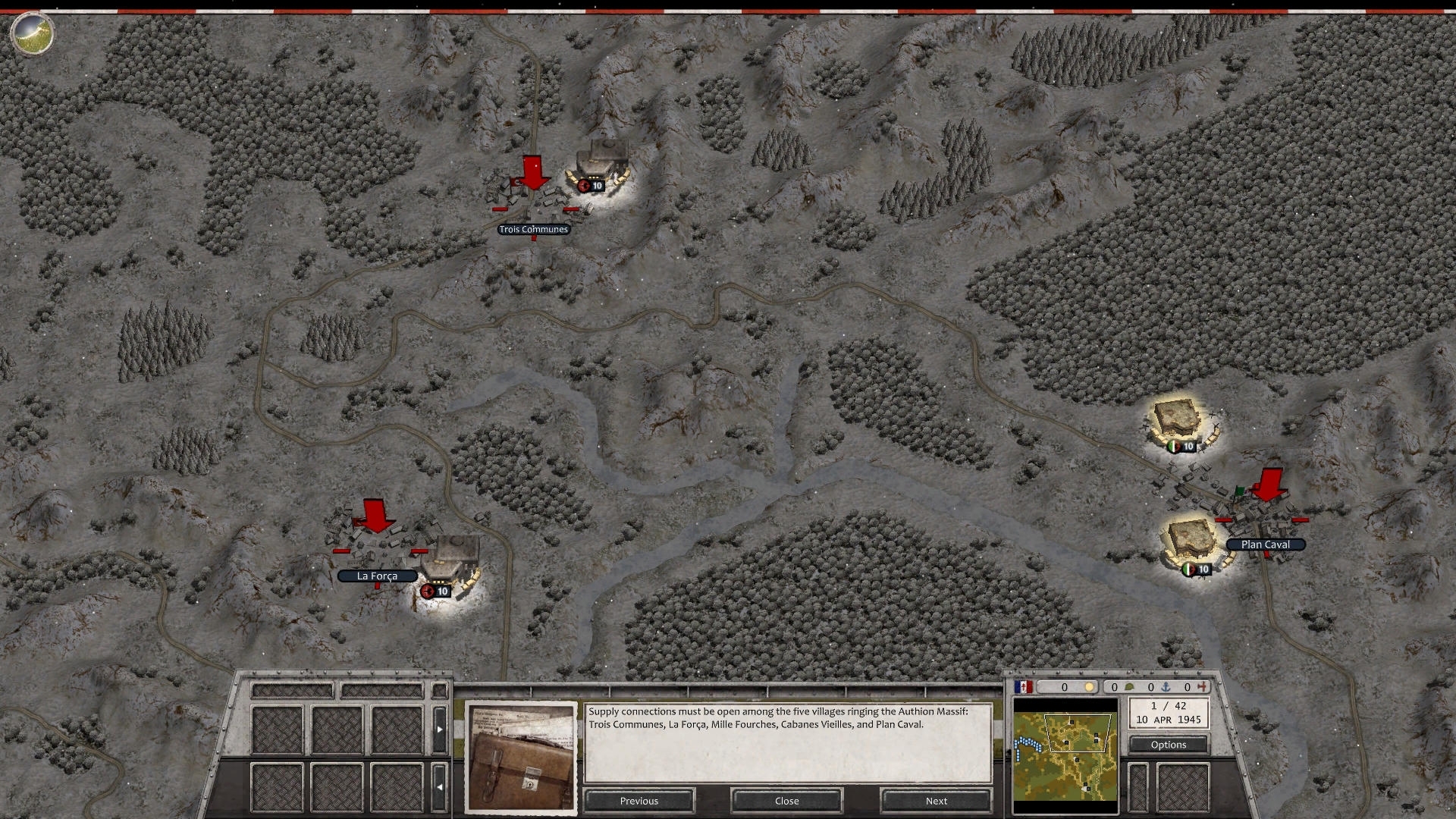Open the globe overview icon in top-left corner
Image resolution: width=1456 pixels, height=819 pixels.
[31, 33]
